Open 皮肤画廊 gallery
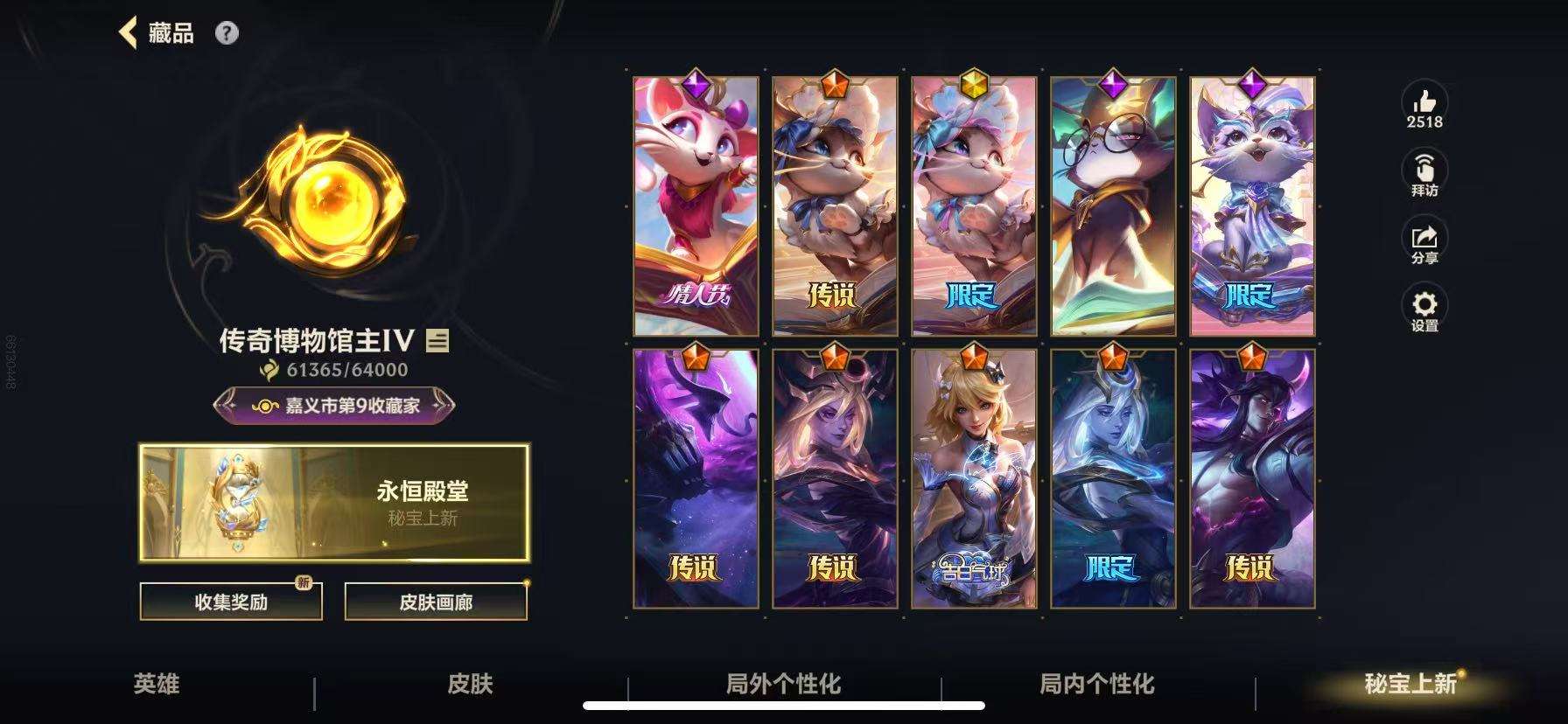The width and height of the screenshot is (1568, 724). [437, 602]
